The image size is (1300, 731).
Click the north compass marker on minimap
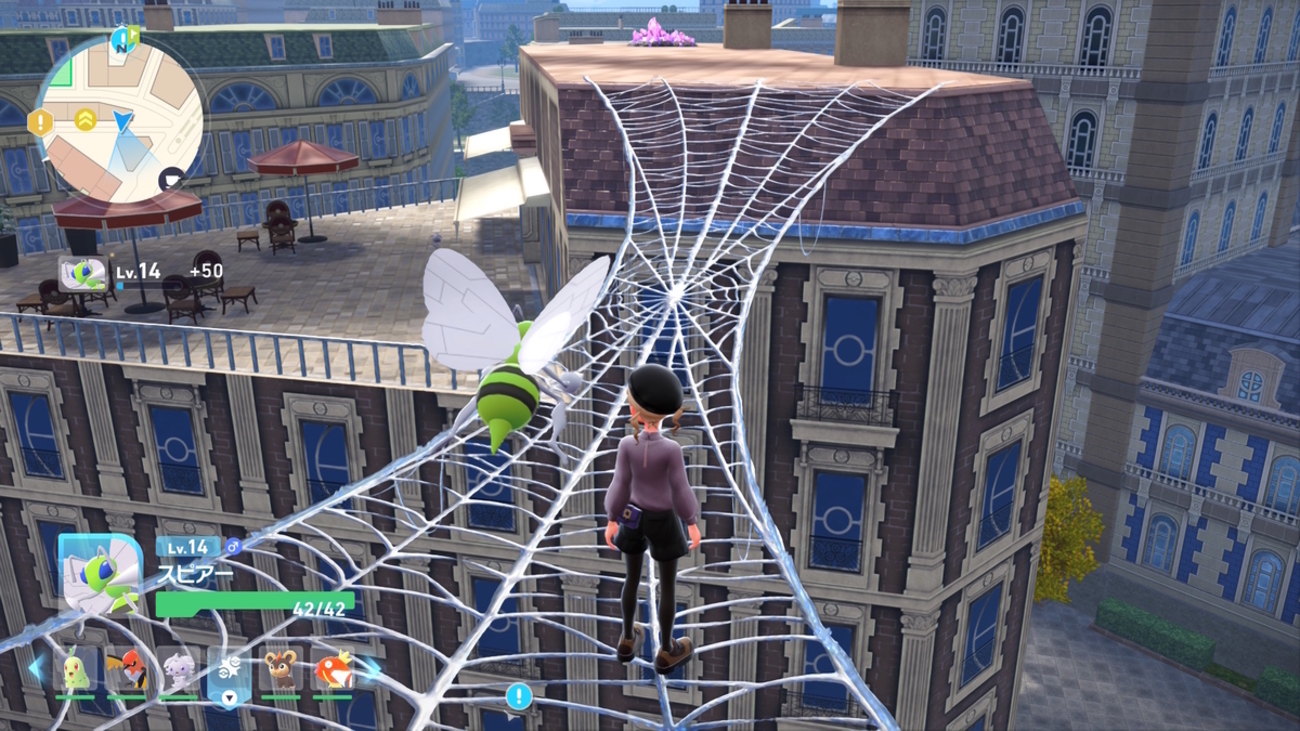pyautogui.click(x=125, y=38)
